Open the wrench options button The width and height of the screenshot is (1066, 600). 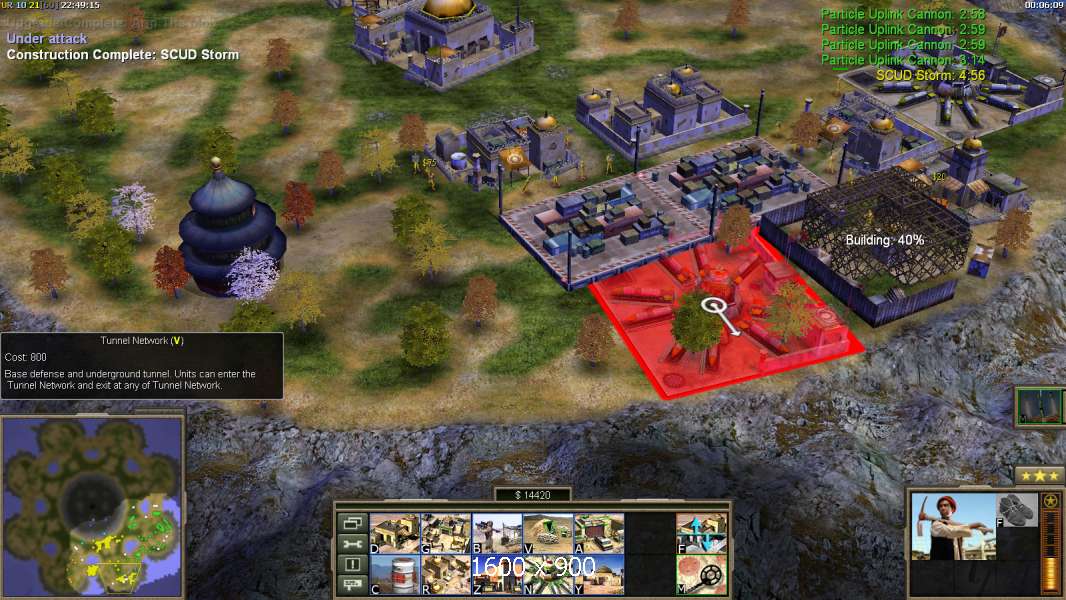pyautogui.click(x=352, y=544)
